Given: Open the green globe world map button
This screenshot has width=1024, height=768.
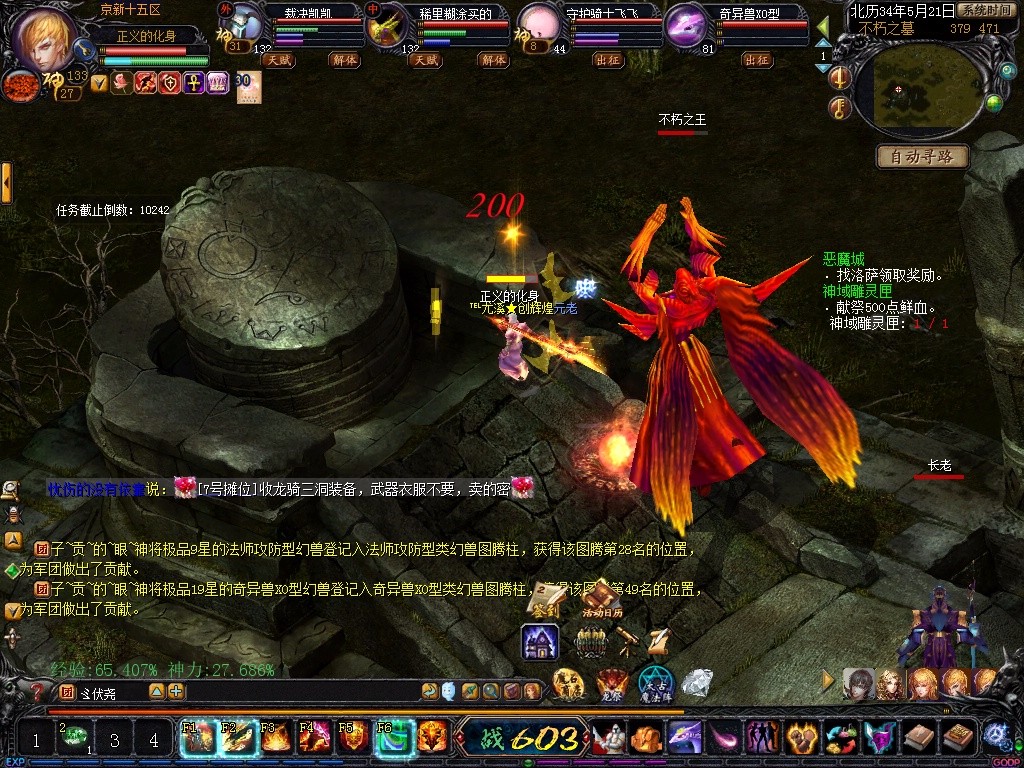Looking at the screenshot, I should tap(993, 102).
